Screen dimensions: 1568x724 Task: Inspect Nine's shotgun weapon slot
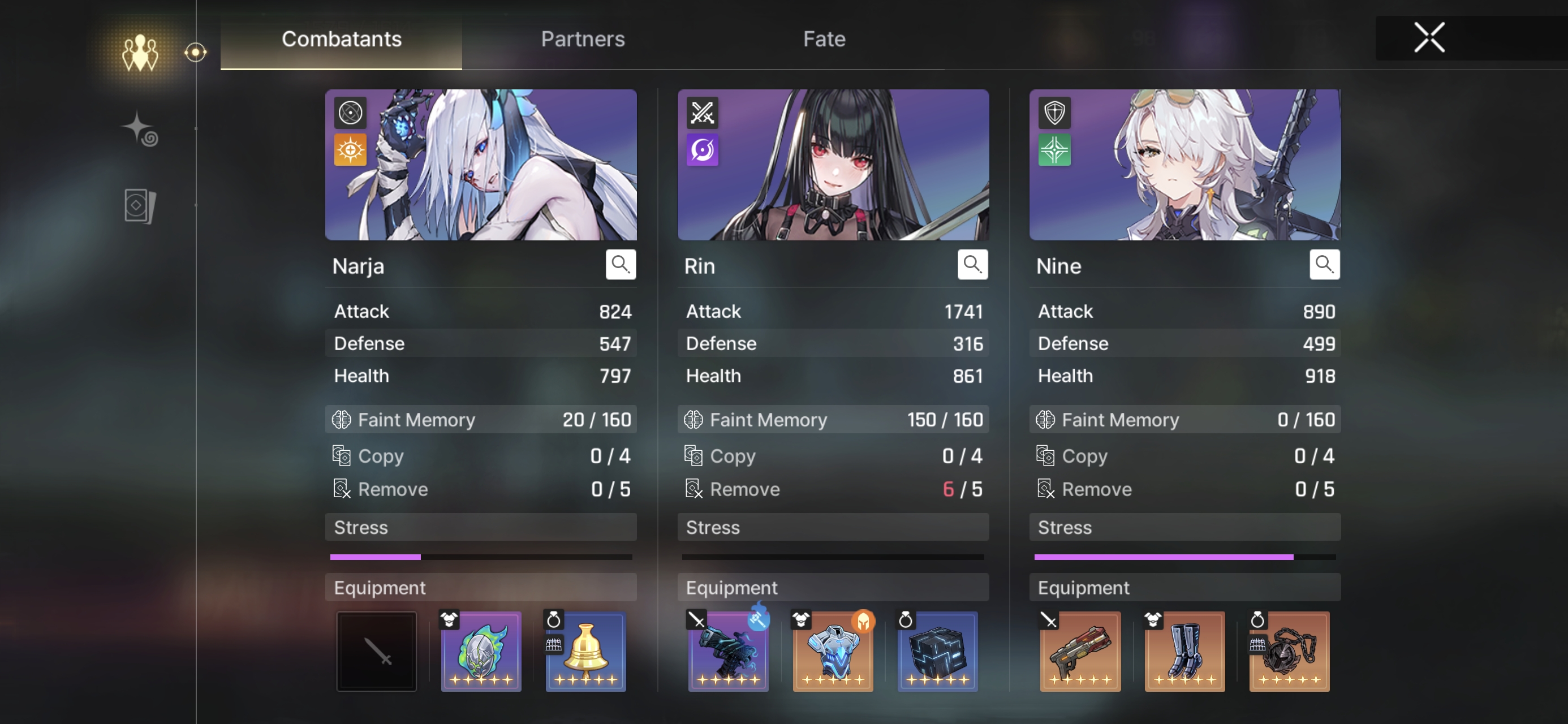click(1080, 651)
